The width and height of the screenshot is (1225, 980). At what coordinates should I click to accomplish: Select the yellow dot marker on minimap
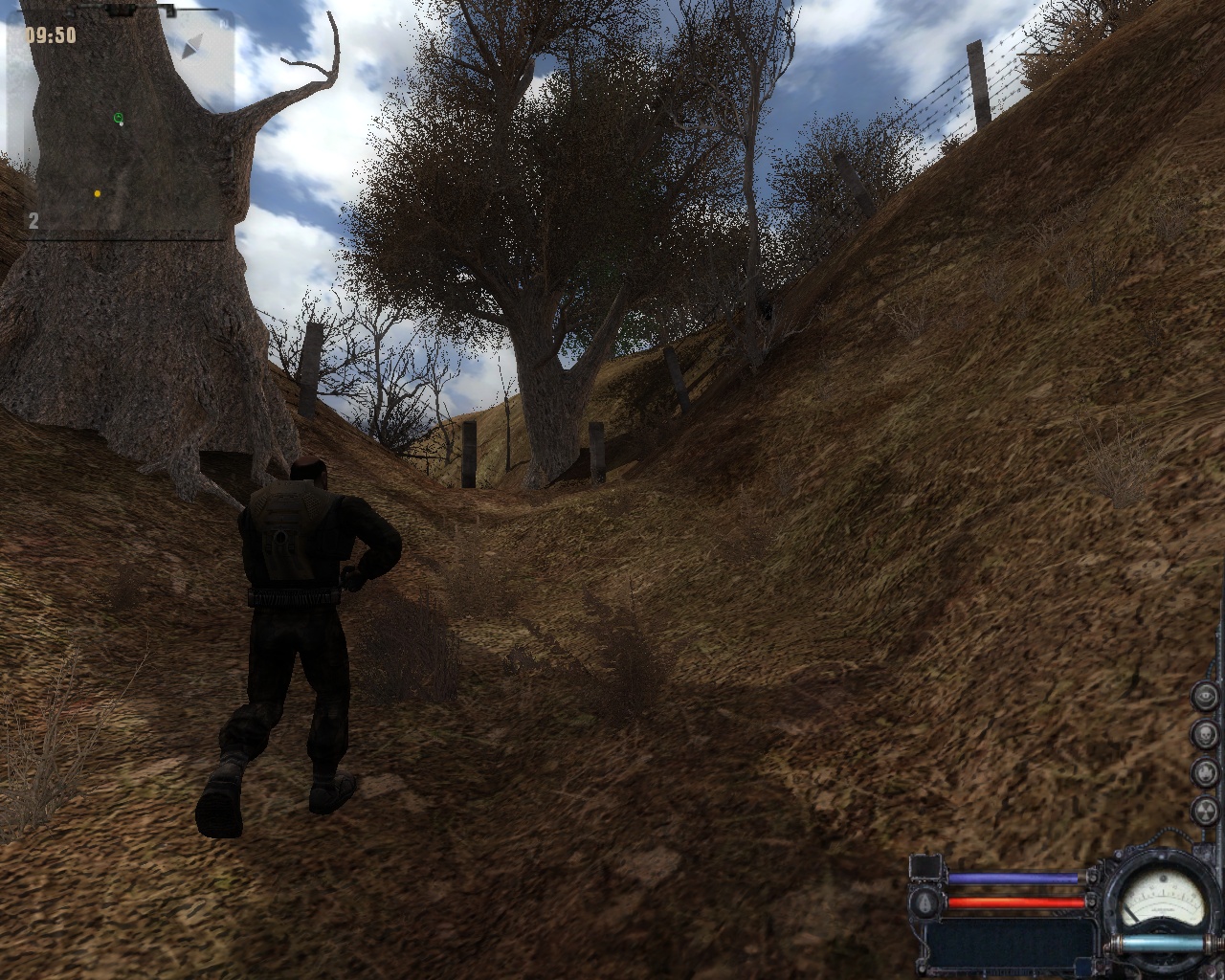coord(98,193)
